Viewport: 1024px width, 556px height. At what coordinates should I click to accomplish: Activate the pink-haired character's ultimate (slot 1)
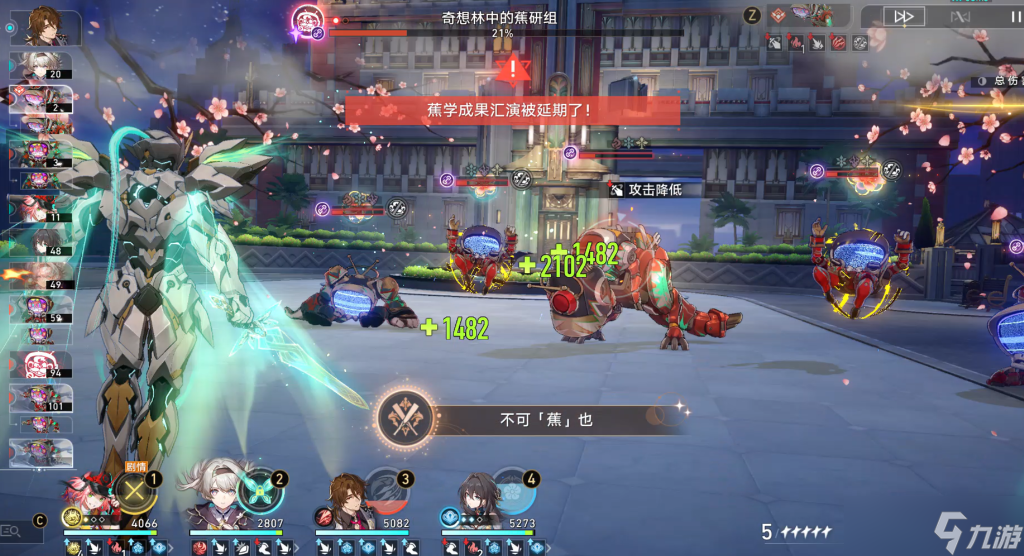coord(135,491)
